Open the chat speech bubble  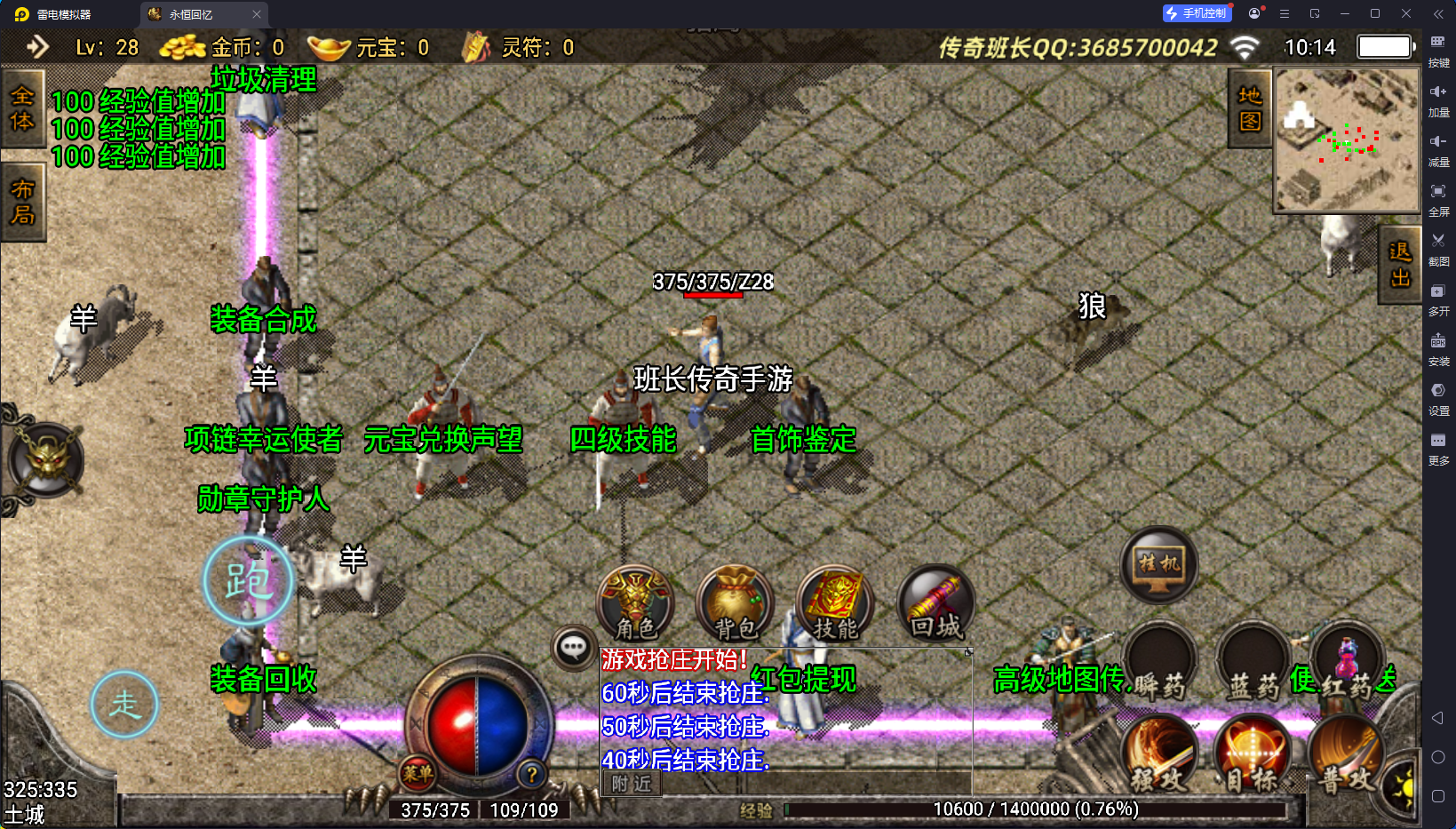coord(573,648)
